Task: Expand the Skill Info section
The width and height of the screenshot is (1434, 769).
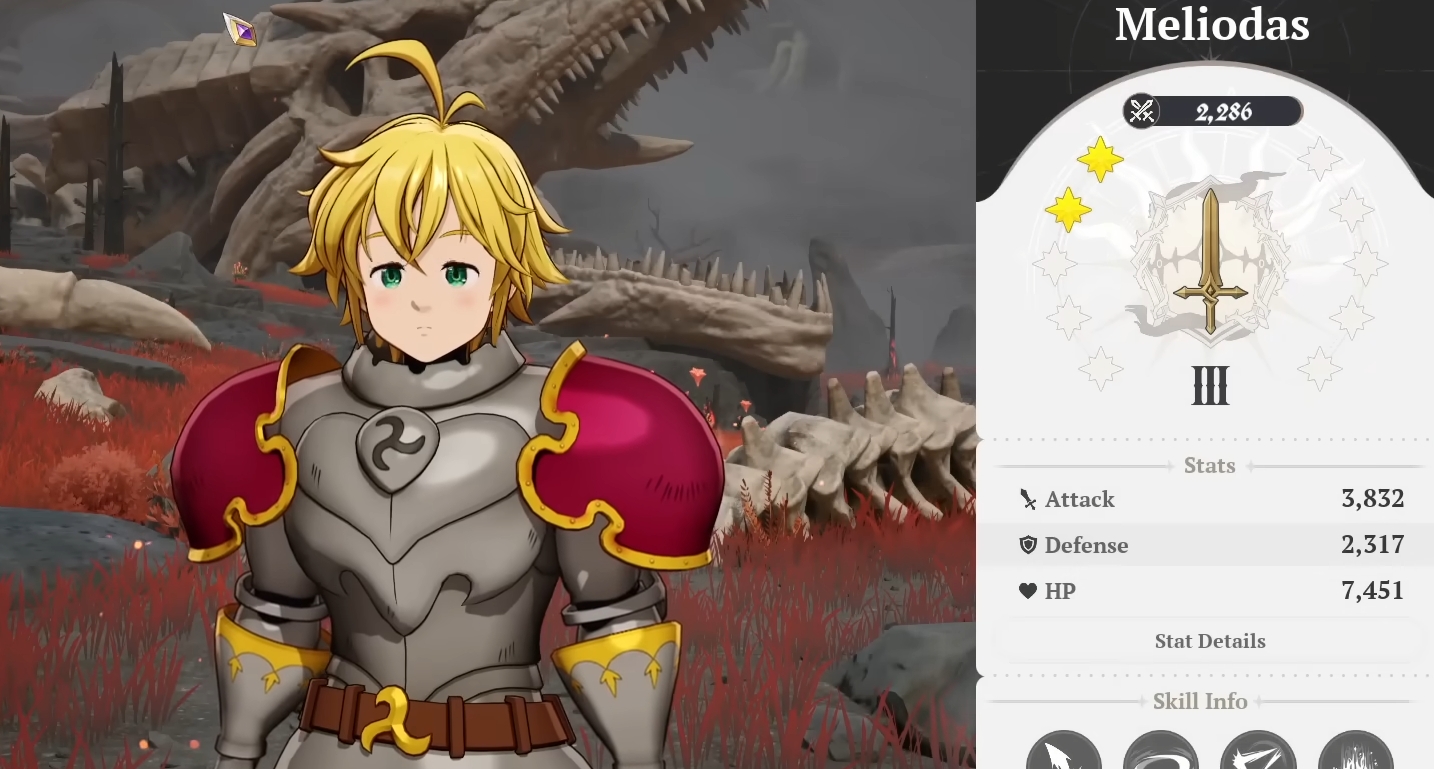Action: point(1199,701)
